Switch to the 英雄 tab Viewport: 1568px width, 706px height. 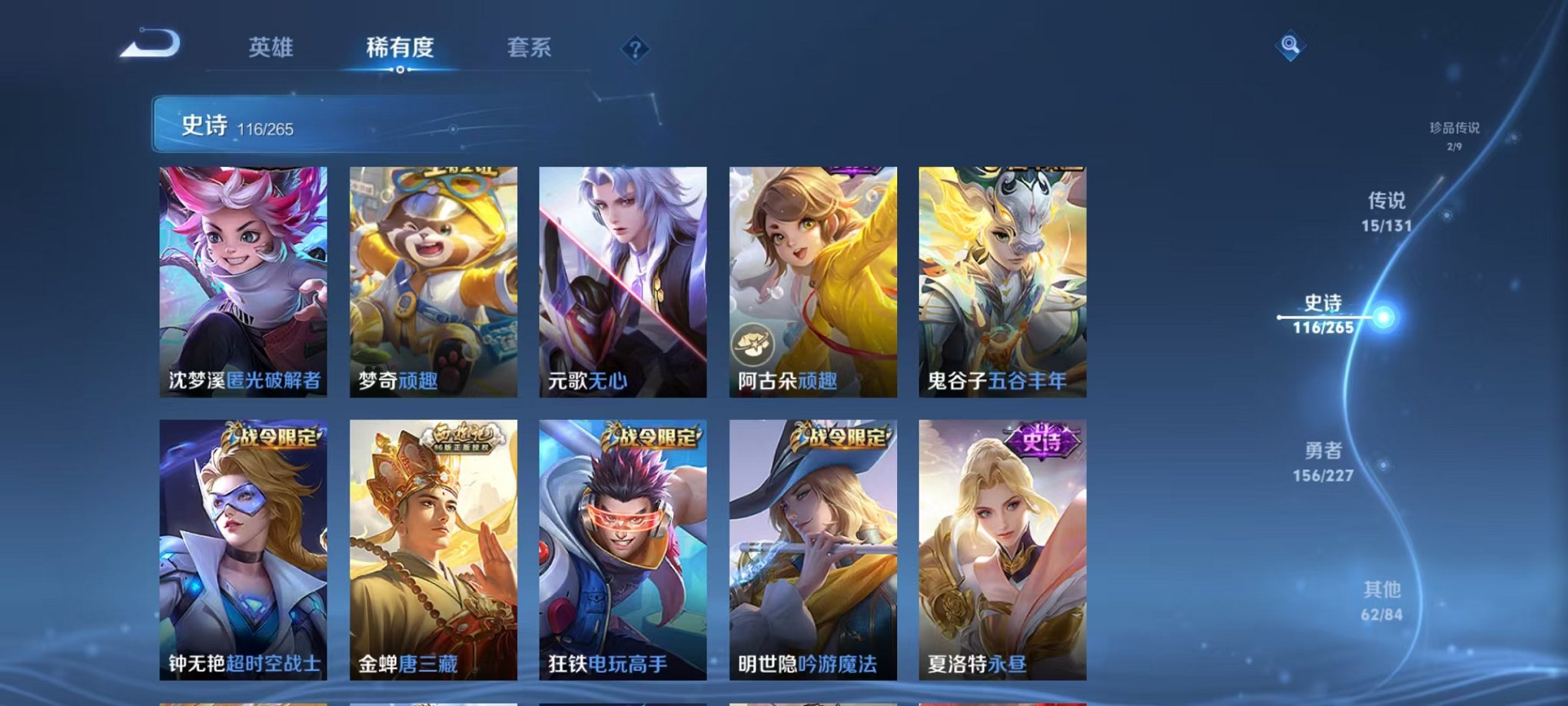[270, 48]
